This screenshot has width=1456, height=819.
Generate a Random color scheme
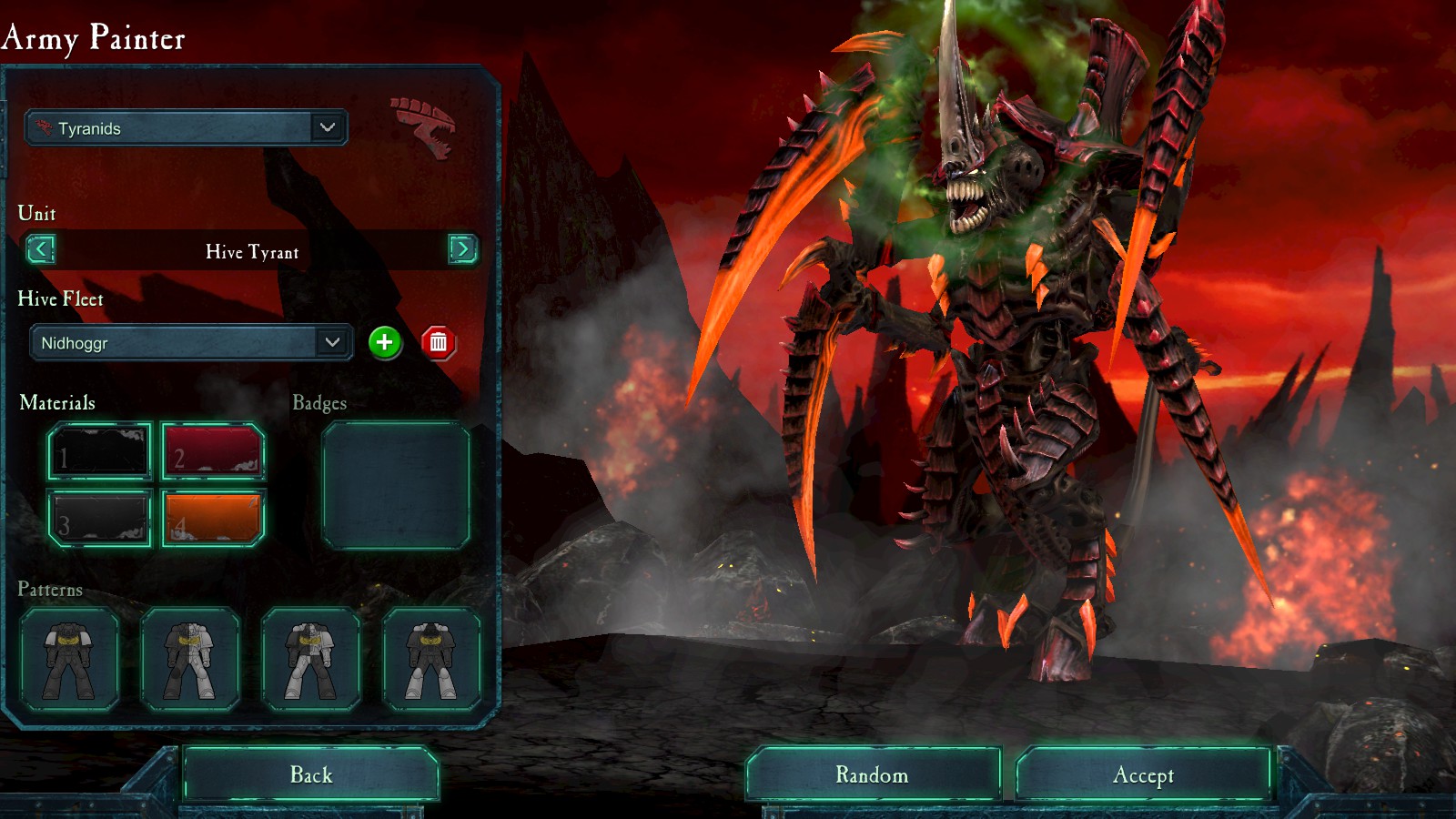(873, 775)
